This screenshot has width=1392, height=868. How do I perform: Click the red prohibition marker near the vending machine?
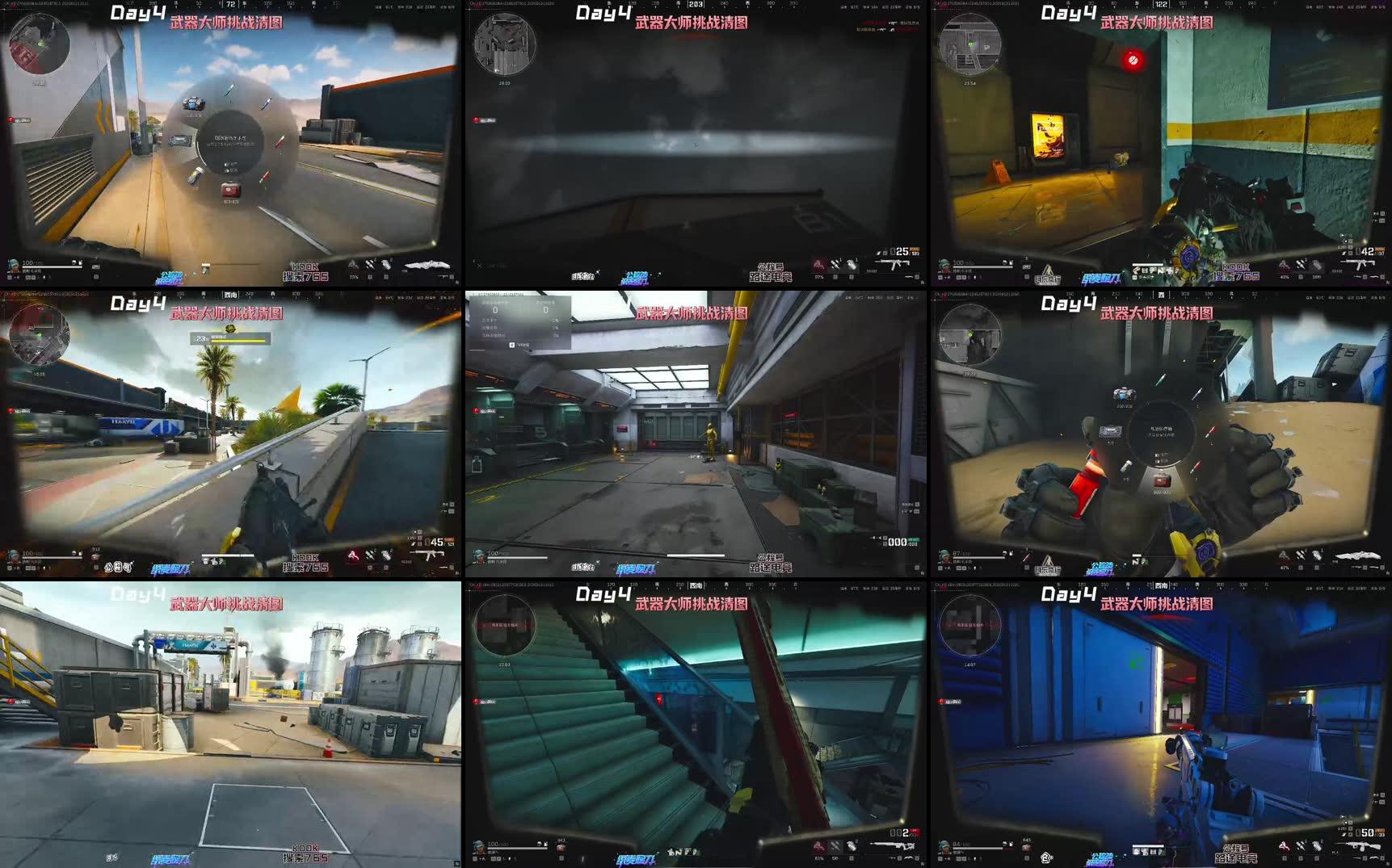click(1133, 57)
